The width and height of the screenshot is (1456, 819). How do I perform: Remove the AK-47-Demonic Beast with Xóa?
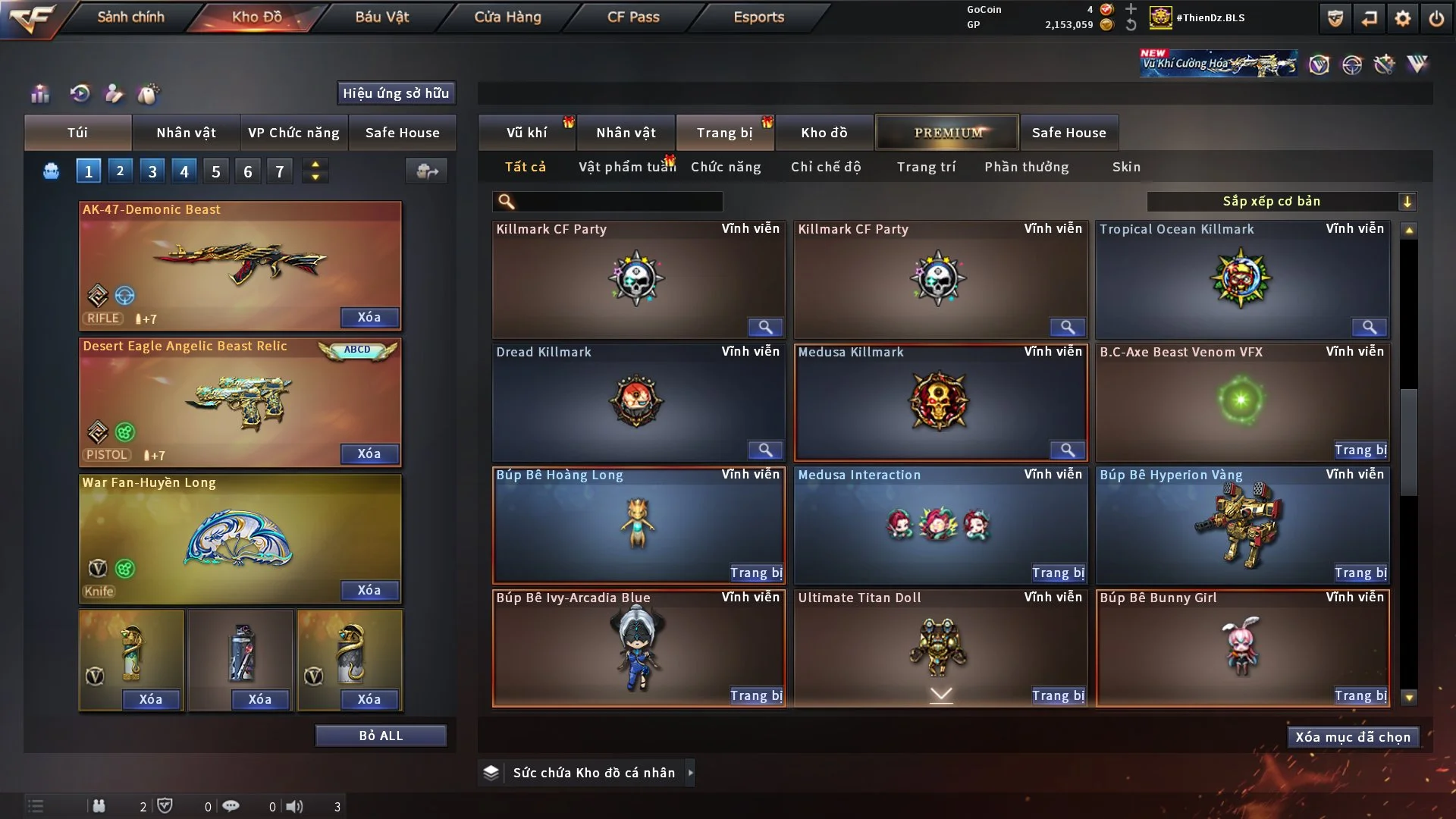[x=369, y=317]
